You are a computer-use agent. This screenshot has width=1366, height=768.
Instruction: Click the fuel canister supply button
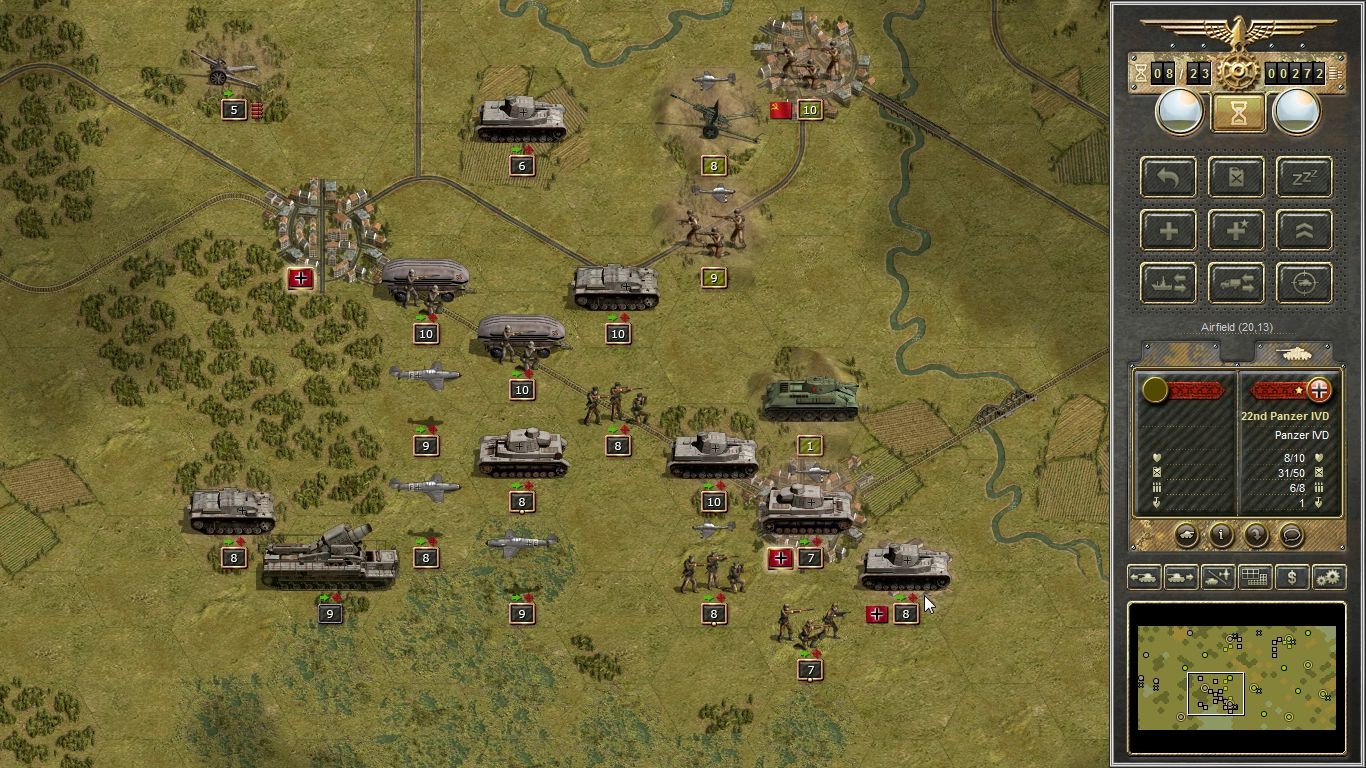pos(1236,178)
